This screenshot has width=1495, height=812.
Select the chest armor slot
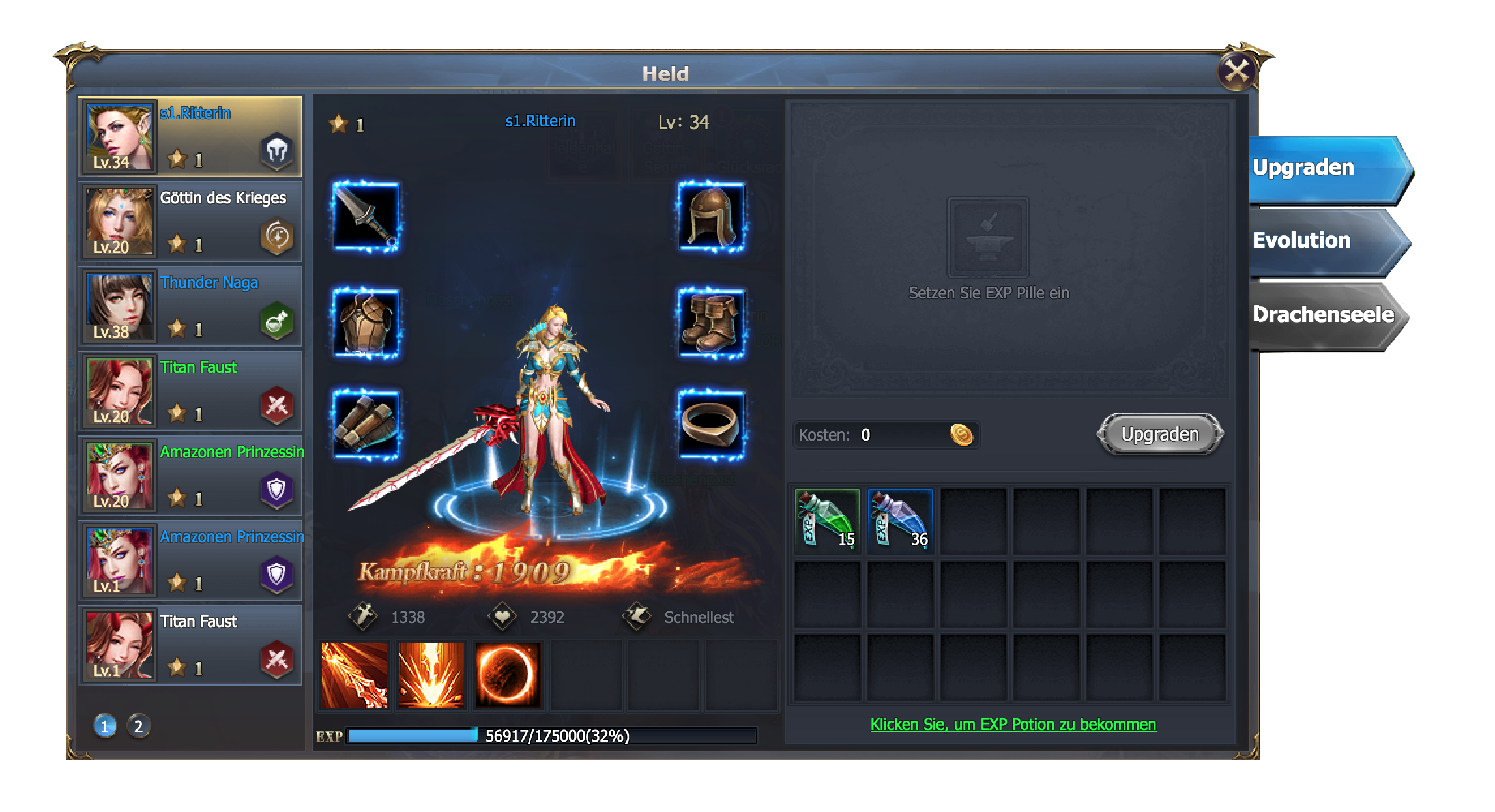click(366, 323)
